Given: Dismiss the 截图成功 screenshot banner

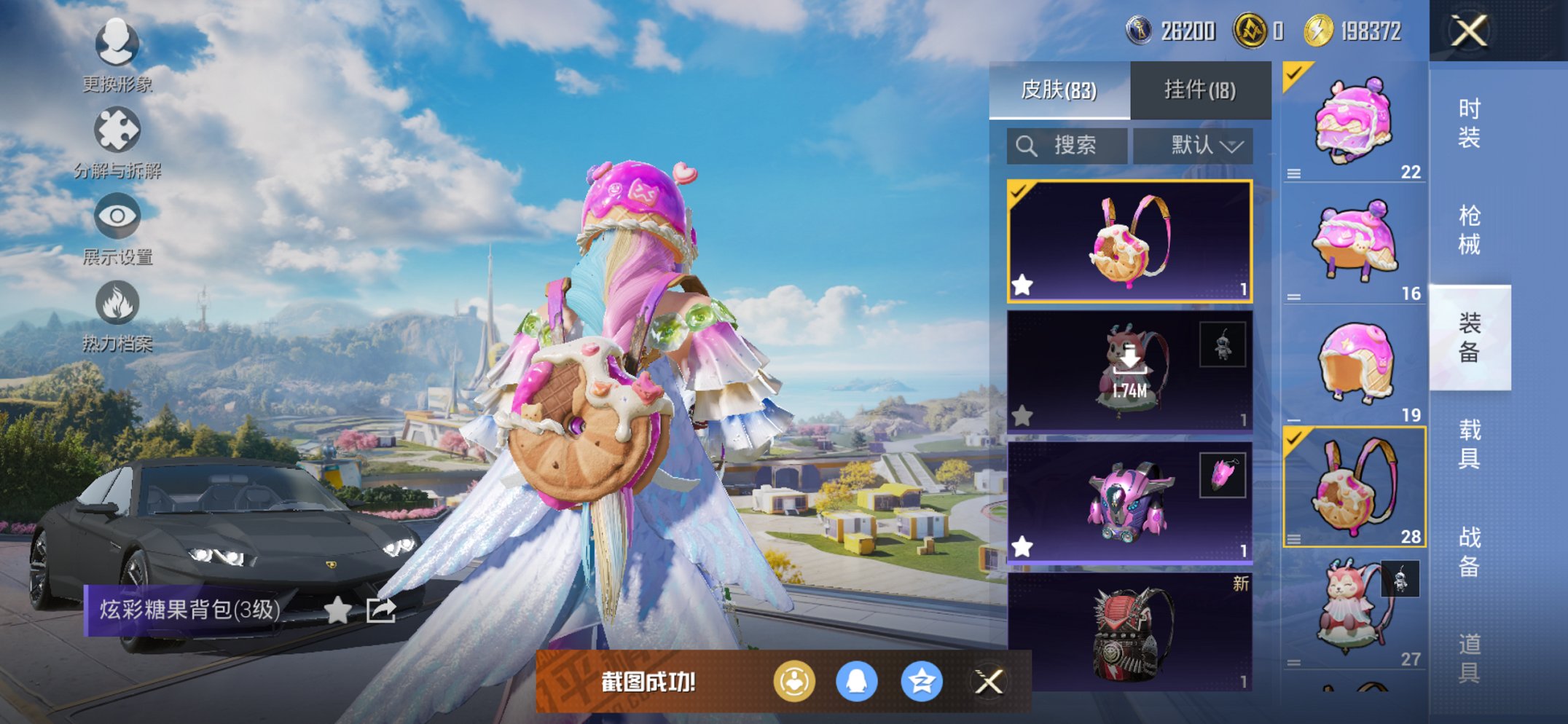Looking at the screenshot, I should coord(989,682).
